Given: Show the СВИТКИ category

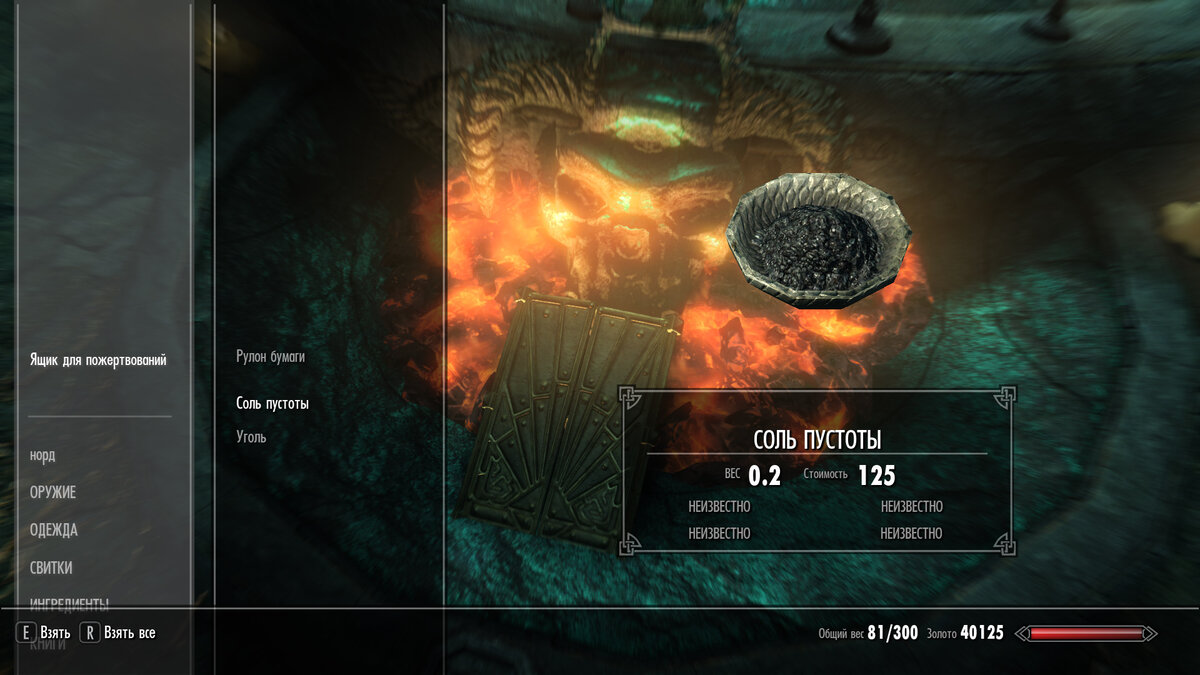Looking at the screenshot, I should 51,568.
